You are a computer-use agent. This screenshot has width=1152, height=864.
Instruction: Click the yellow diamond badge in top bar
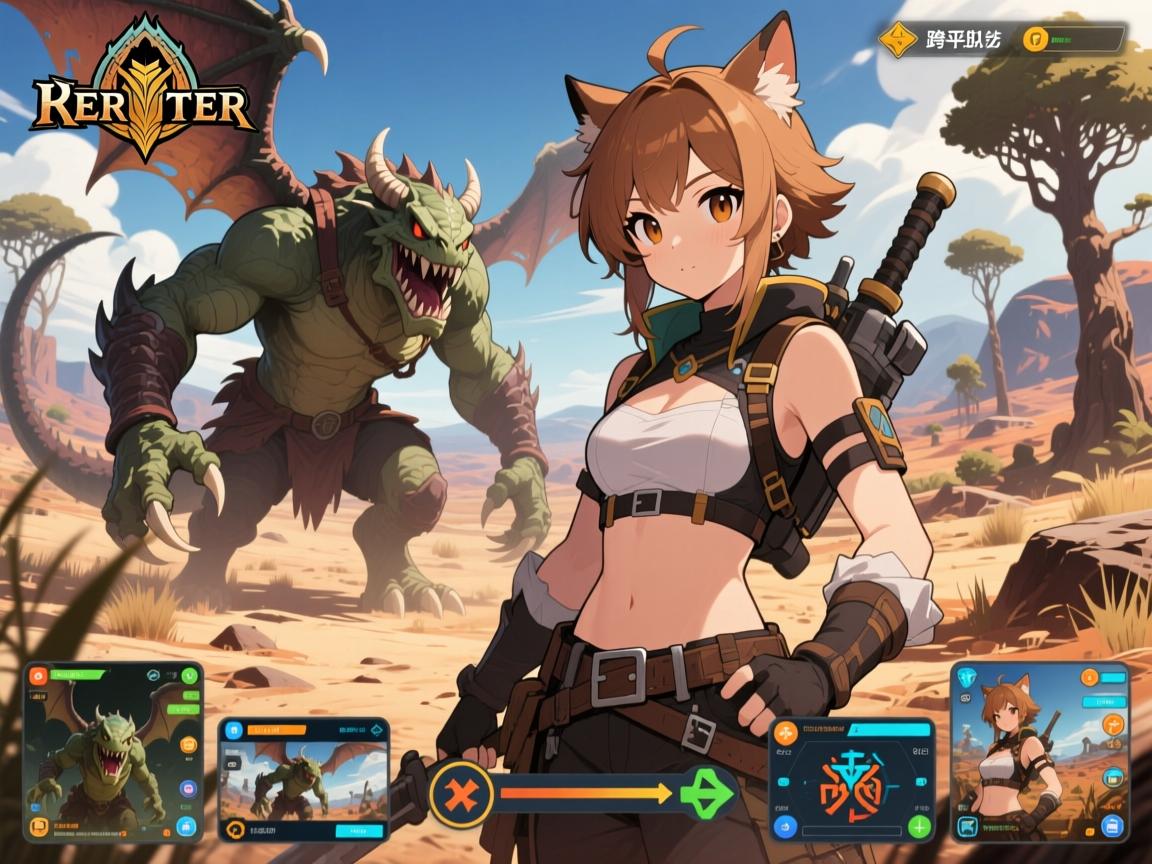pos(896,39)
